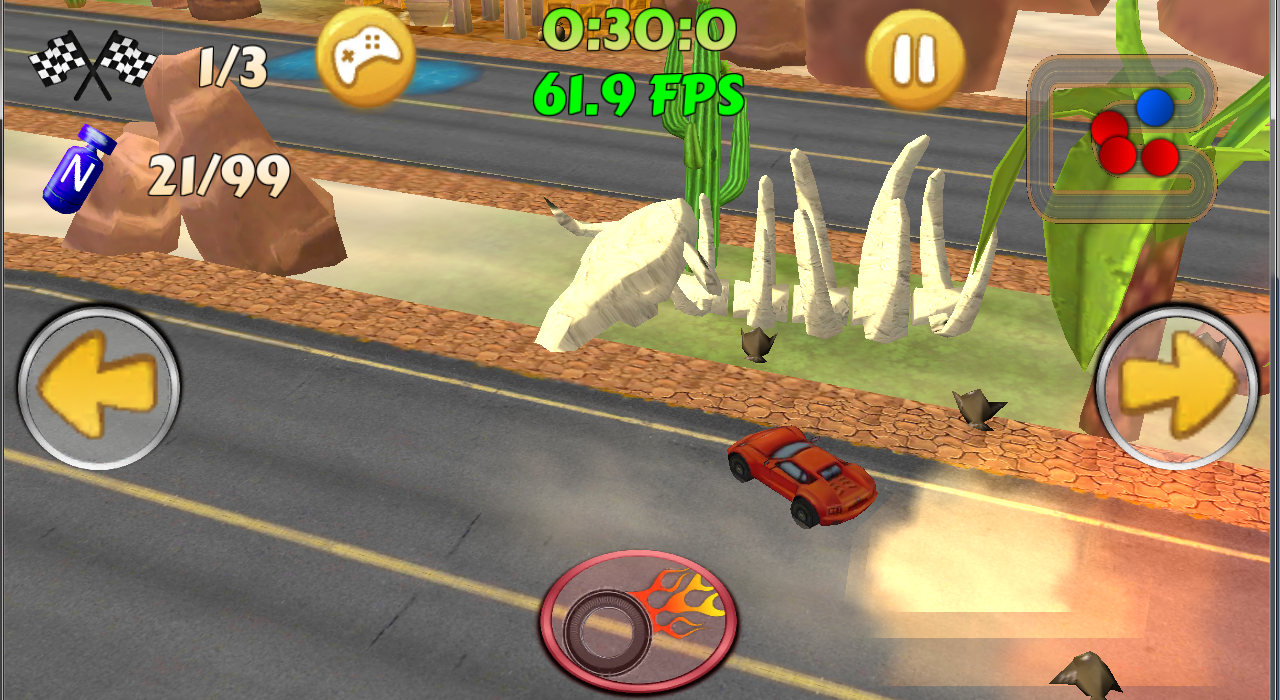Tap the gamepad controls button
Viewport: 1280px width, 700px height.
(x=365, y=59)
